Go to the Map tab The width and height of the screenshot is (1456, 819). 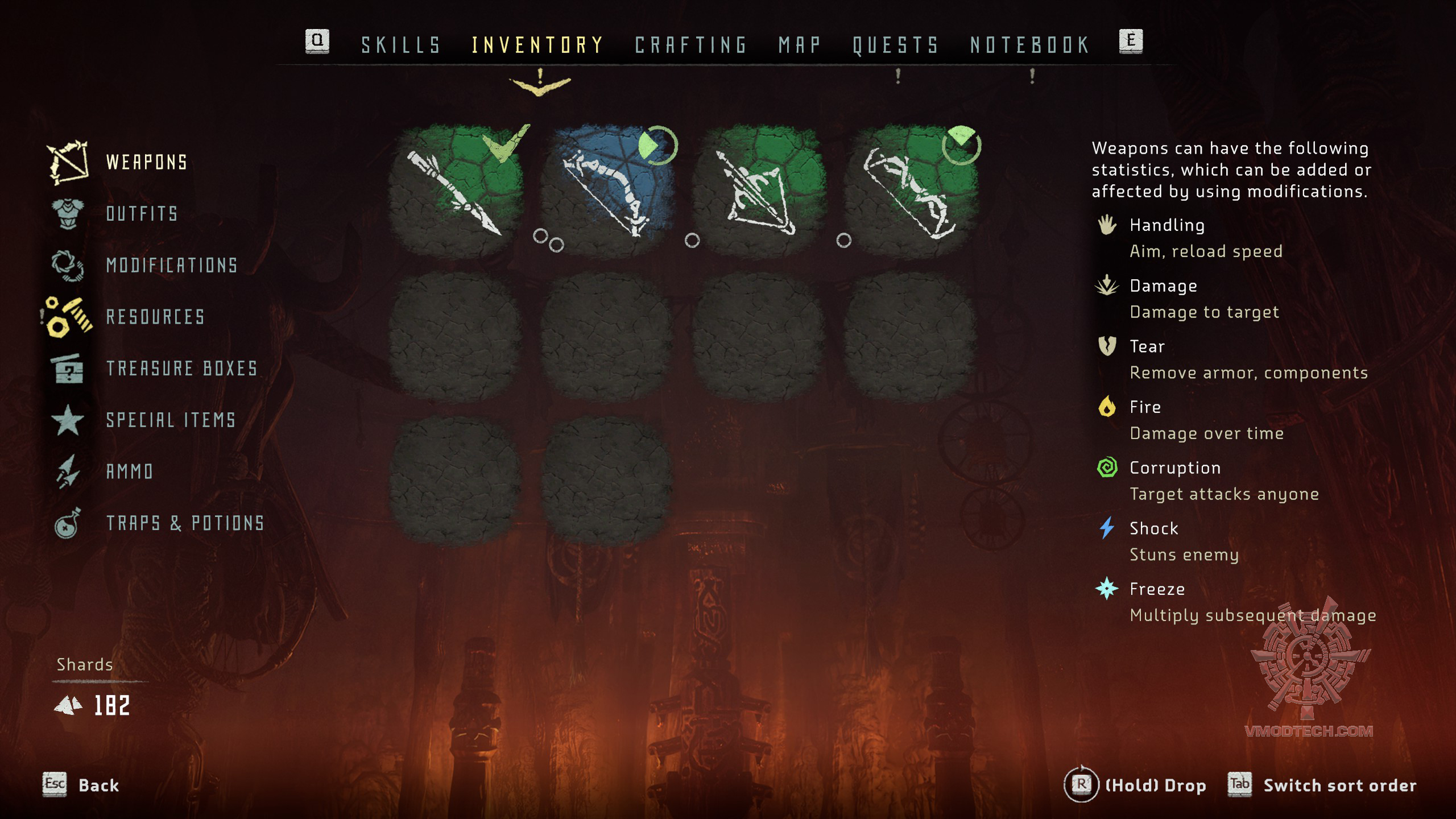[800, 45]
